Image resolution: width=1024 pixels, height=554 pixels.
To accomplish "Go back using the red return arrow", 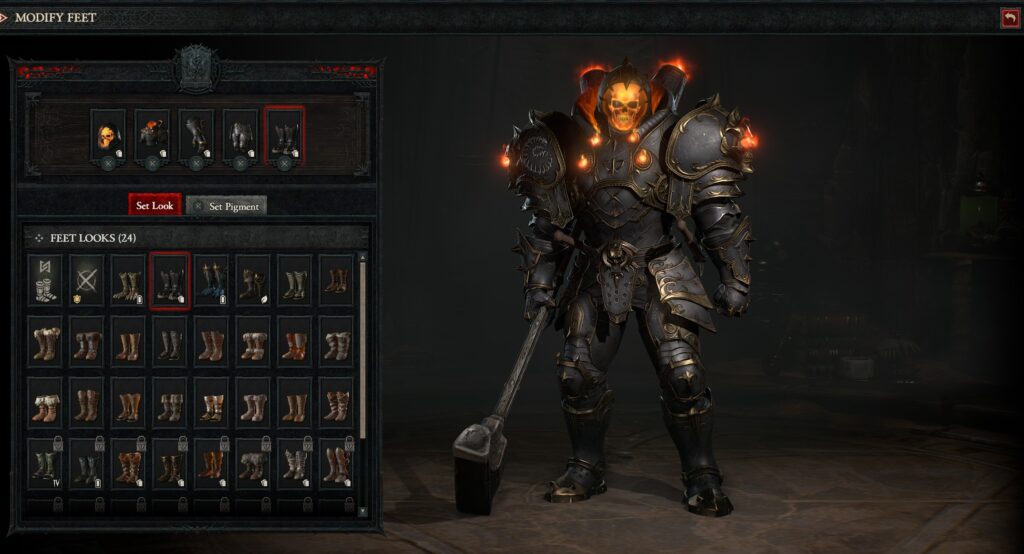I will click(x=1008, y=17).
